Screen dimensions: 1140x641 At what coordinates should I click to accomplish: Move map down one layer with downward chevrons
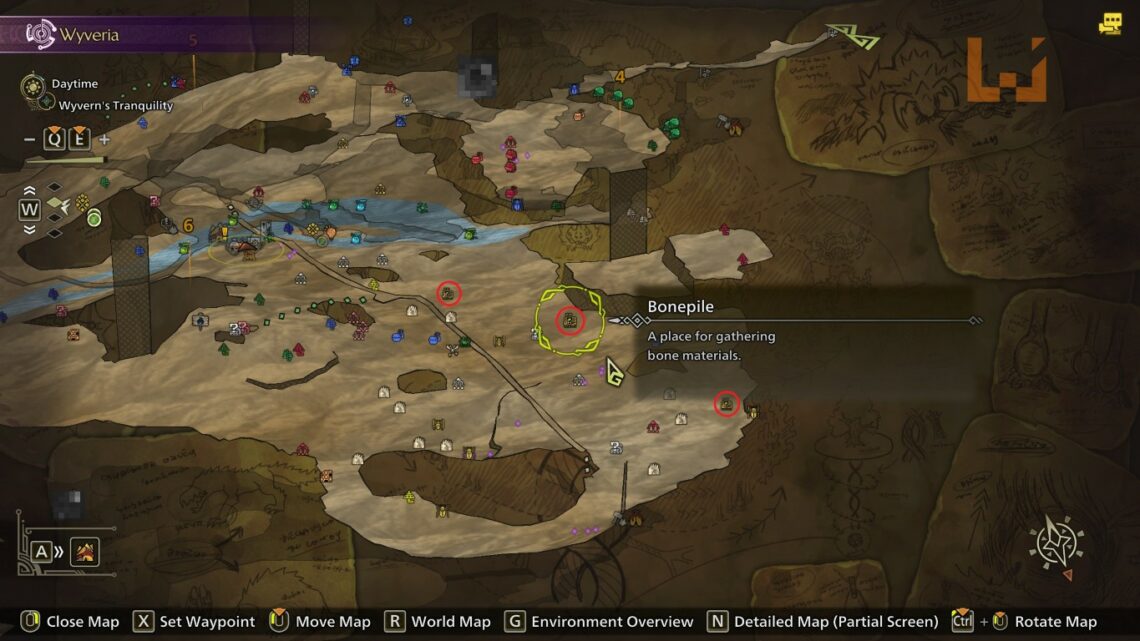click(29, 229)
